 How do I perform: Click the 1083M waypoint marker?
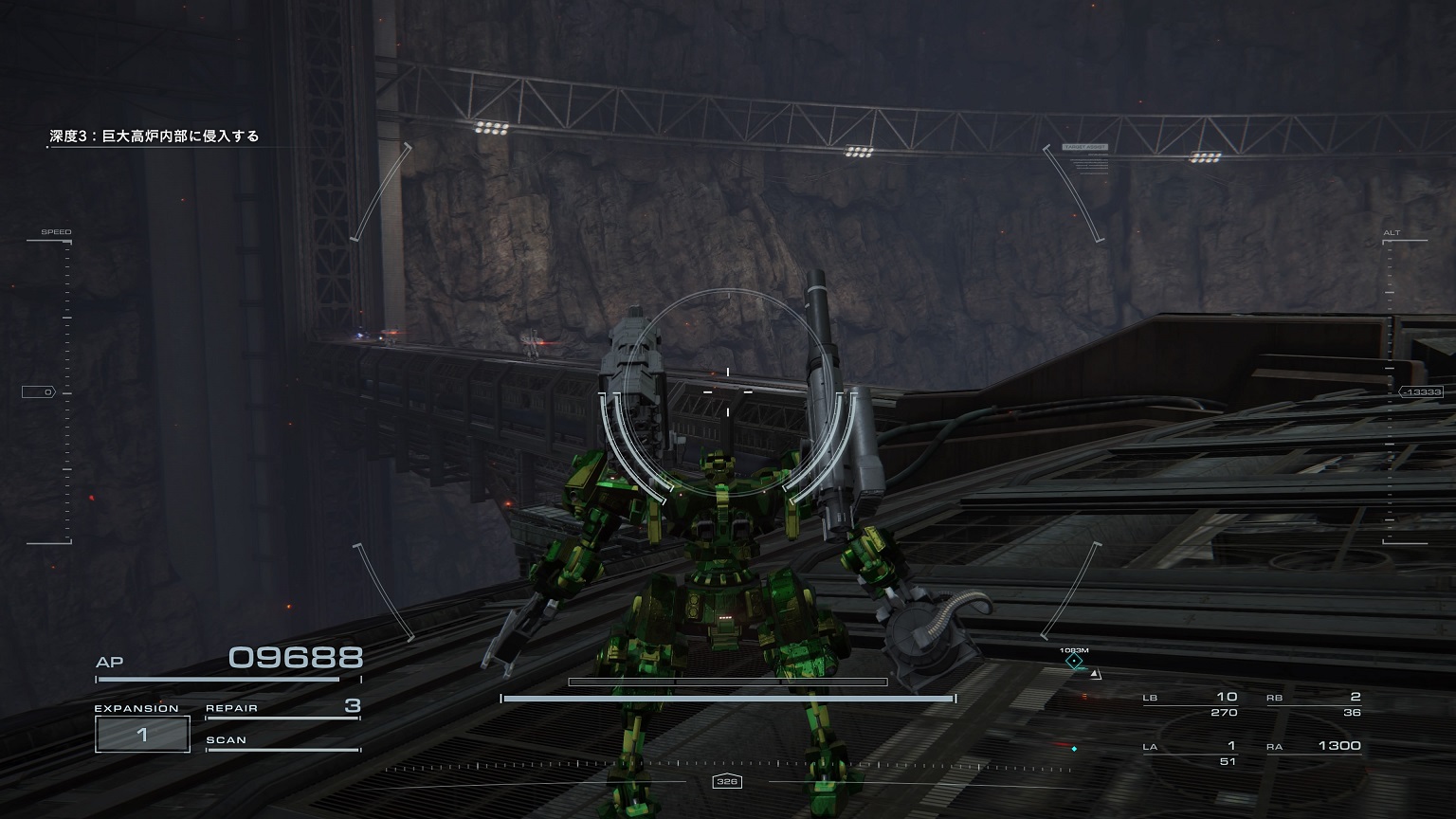1074,660
